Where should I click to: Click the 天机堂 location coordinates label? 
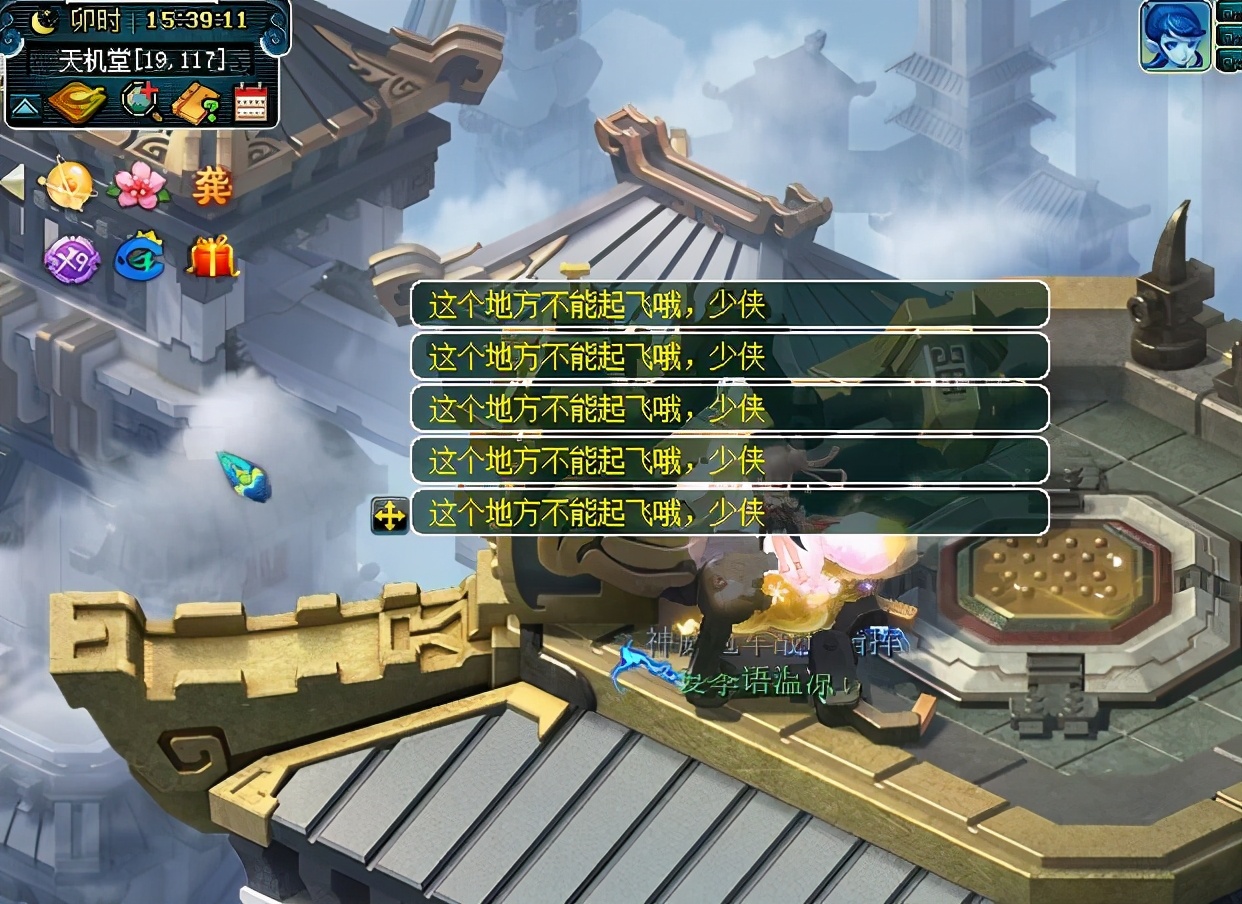(x=141, y=60)
